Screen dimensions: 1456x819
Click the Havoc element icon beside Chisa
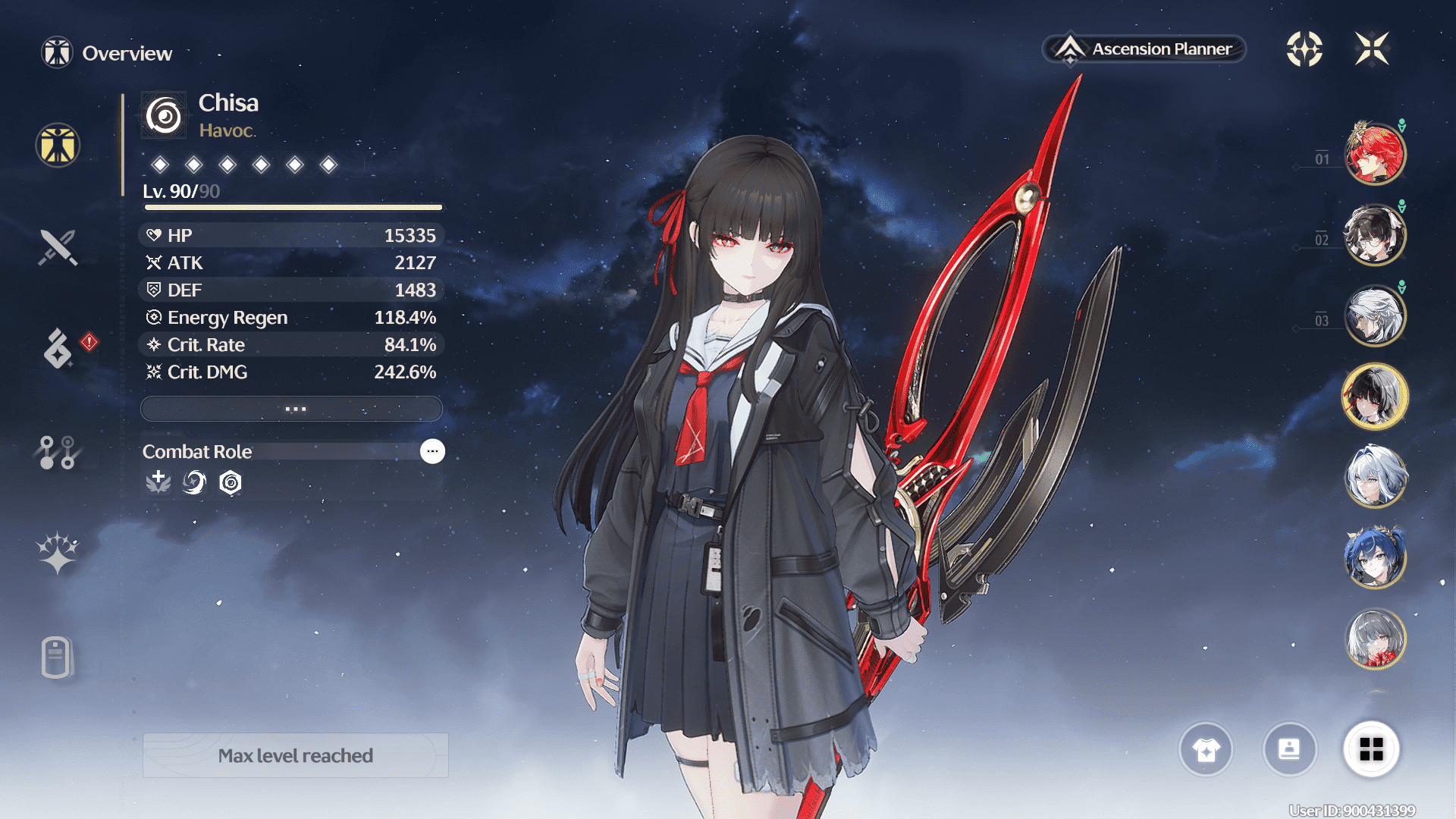(164, 116)
